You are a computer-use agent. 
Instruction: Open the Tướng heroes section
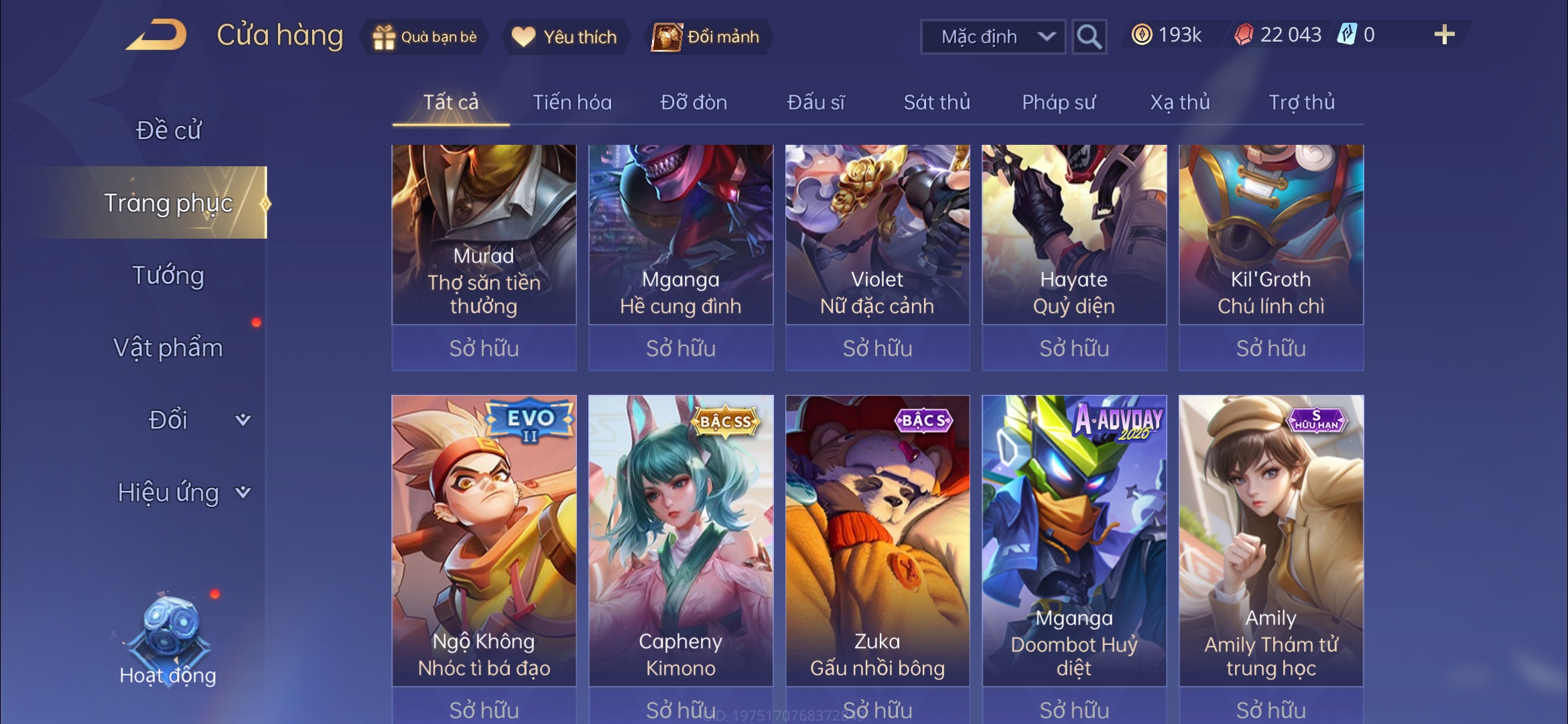[168, 276]
